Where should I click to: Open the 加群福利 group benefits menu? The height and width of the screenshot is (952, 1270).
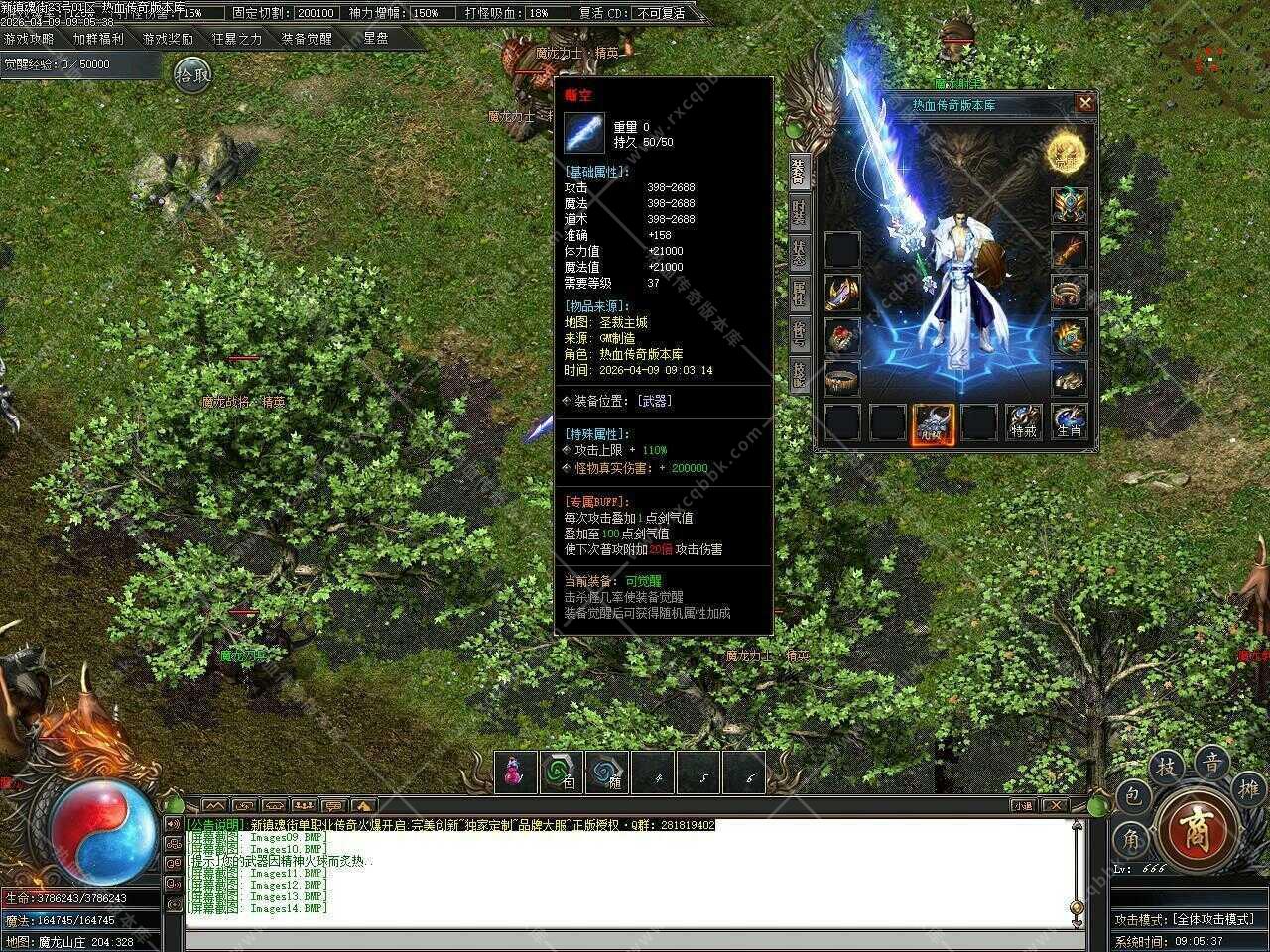pos(98,39)
